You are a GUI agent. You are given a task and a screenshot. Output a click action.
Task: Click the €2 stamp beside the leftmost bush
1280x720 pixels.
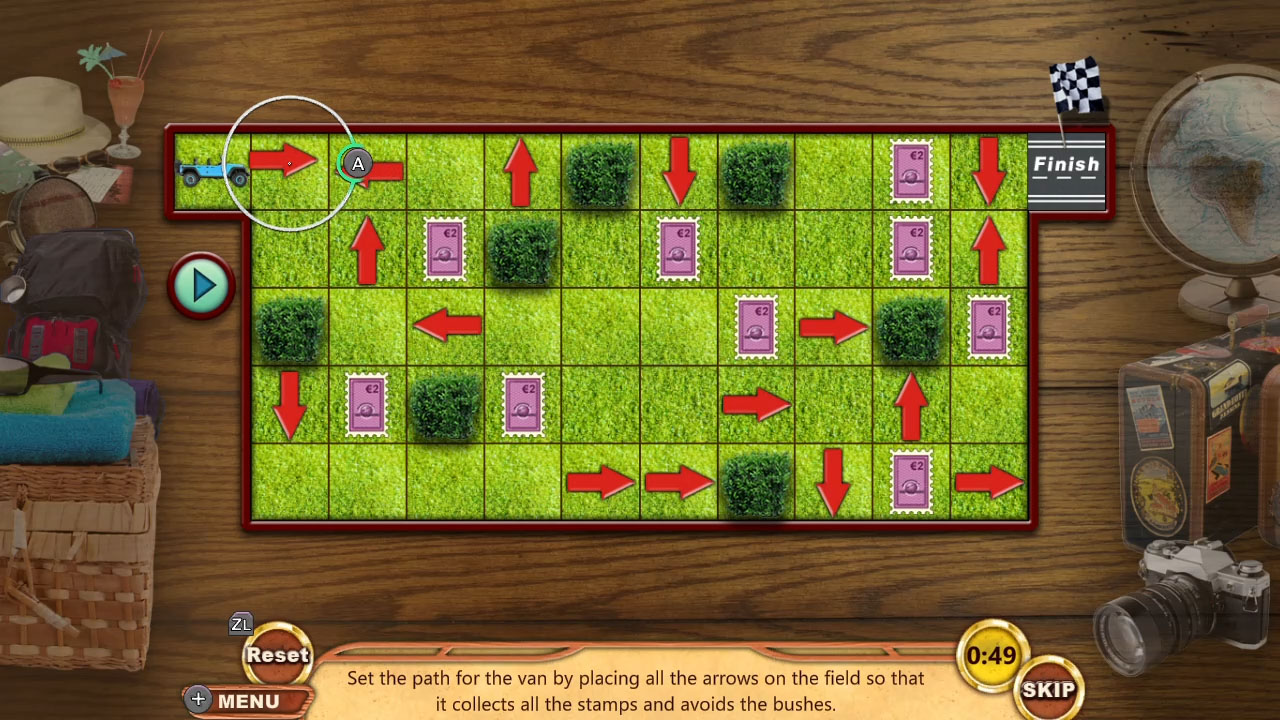point(366,404)
